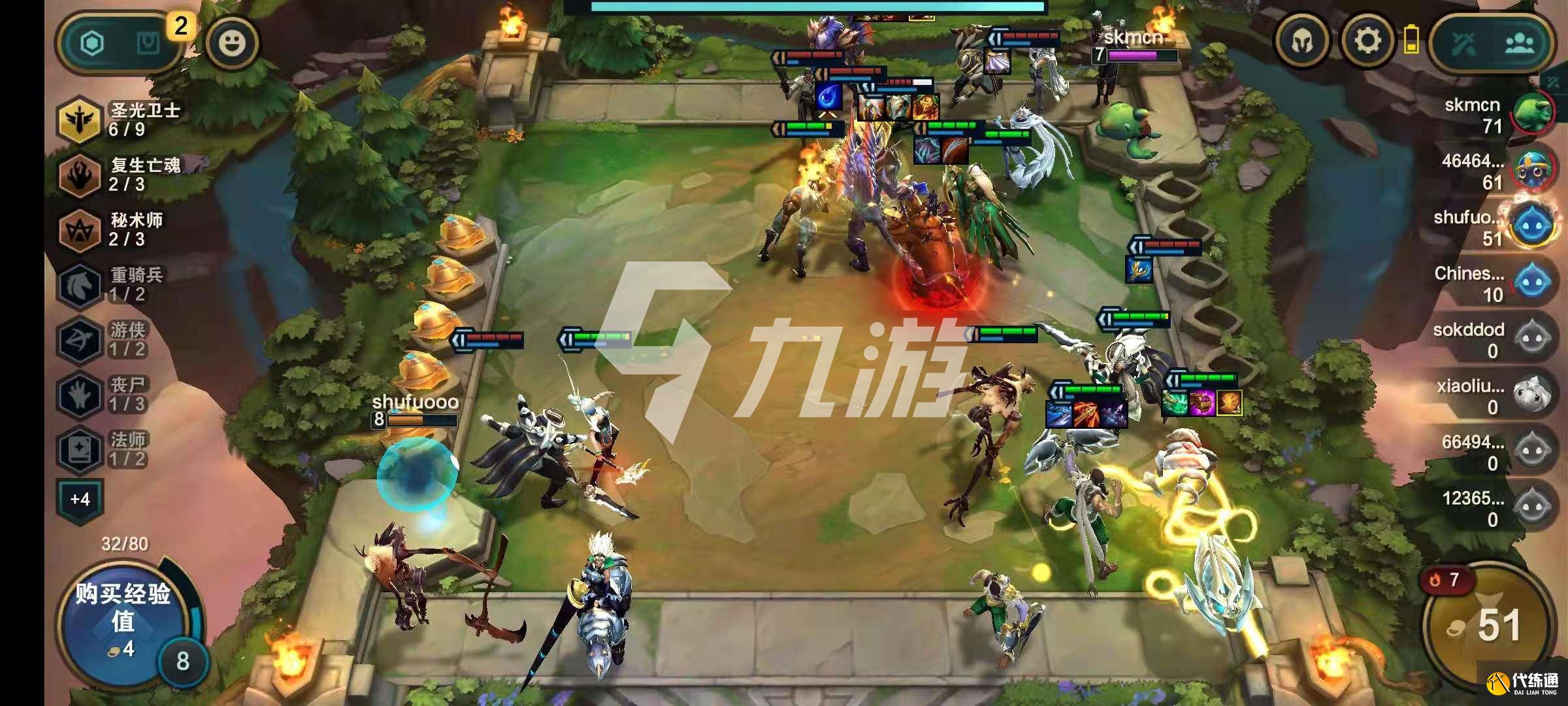Tap the gold coin counter showing 51
This screenshot has width=1568, height=706.
1490,626
